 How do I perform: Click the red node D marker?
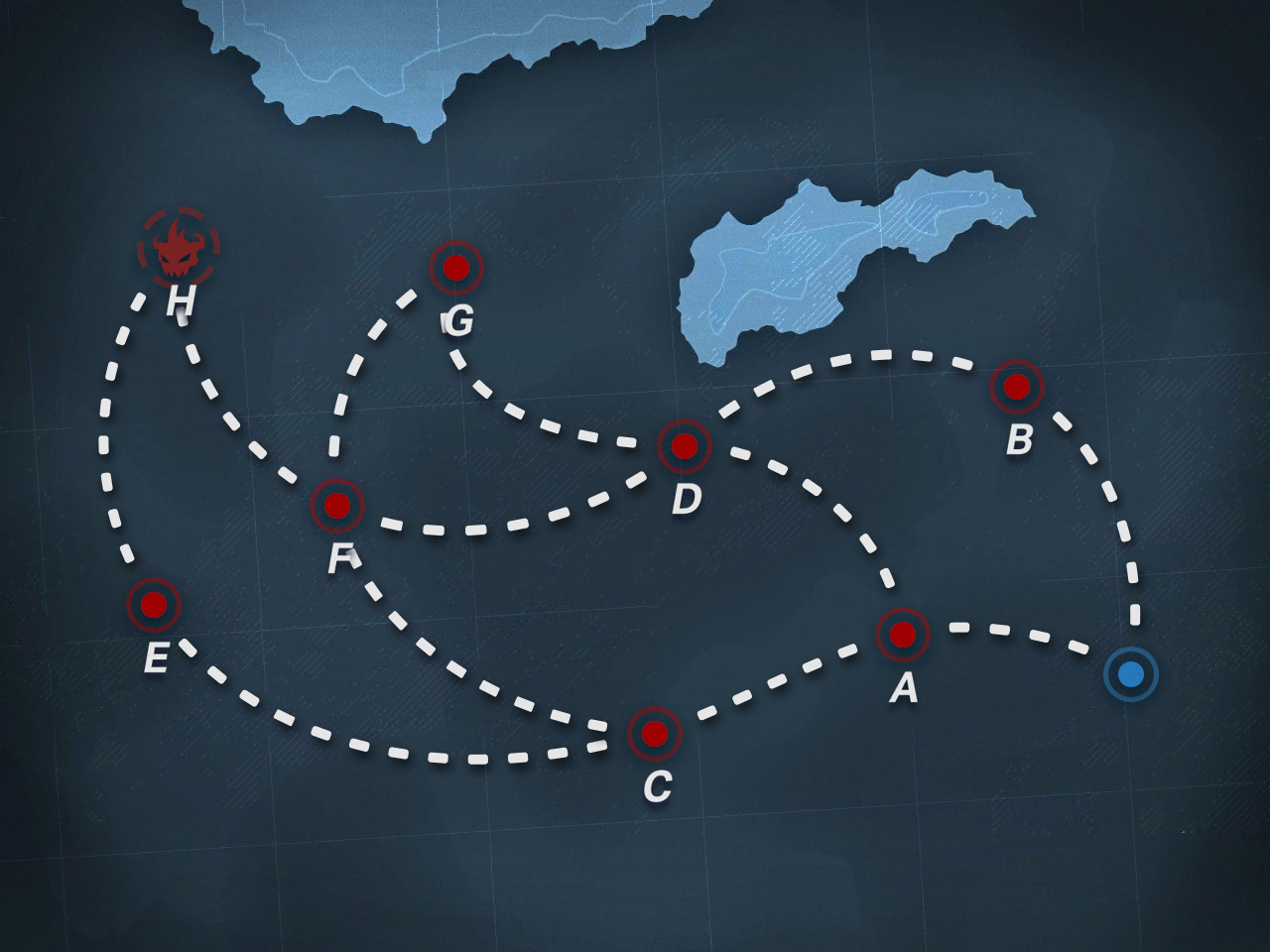(684, 446)
